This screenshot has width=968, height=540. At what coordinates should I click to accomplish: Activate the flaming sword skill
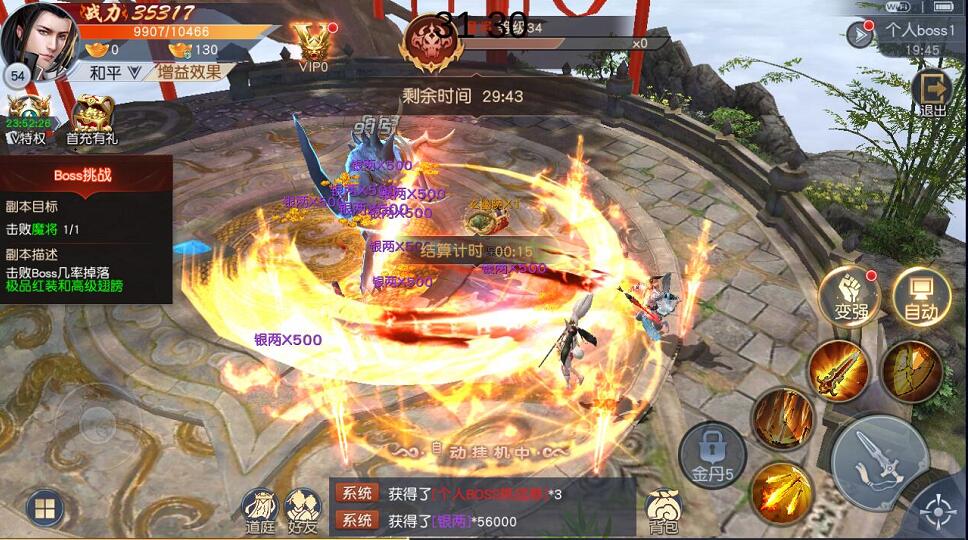[838, 370]
